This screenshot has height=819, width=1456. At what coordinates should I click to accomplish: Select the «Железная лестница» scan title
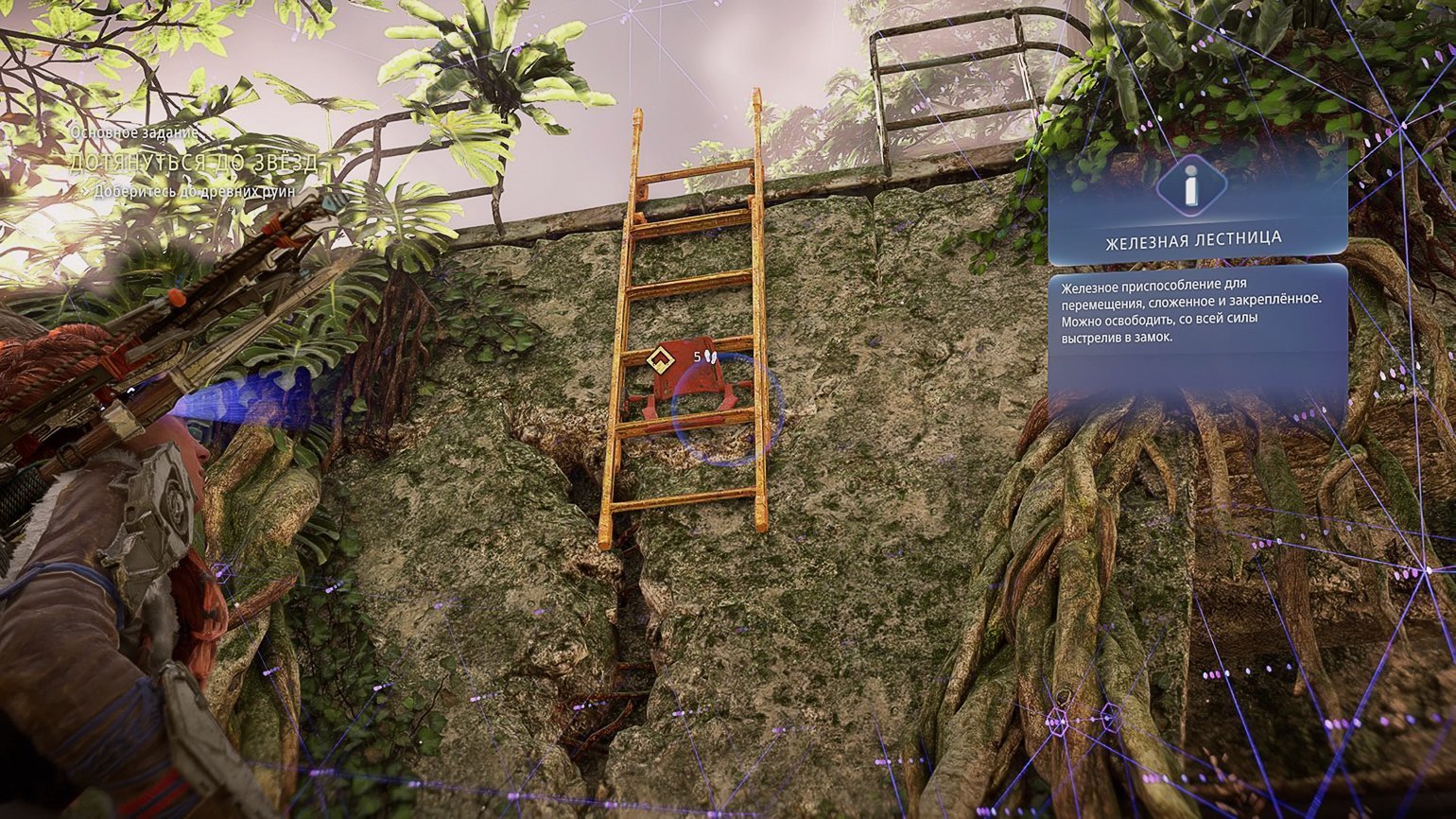[x=1193, y=240]
